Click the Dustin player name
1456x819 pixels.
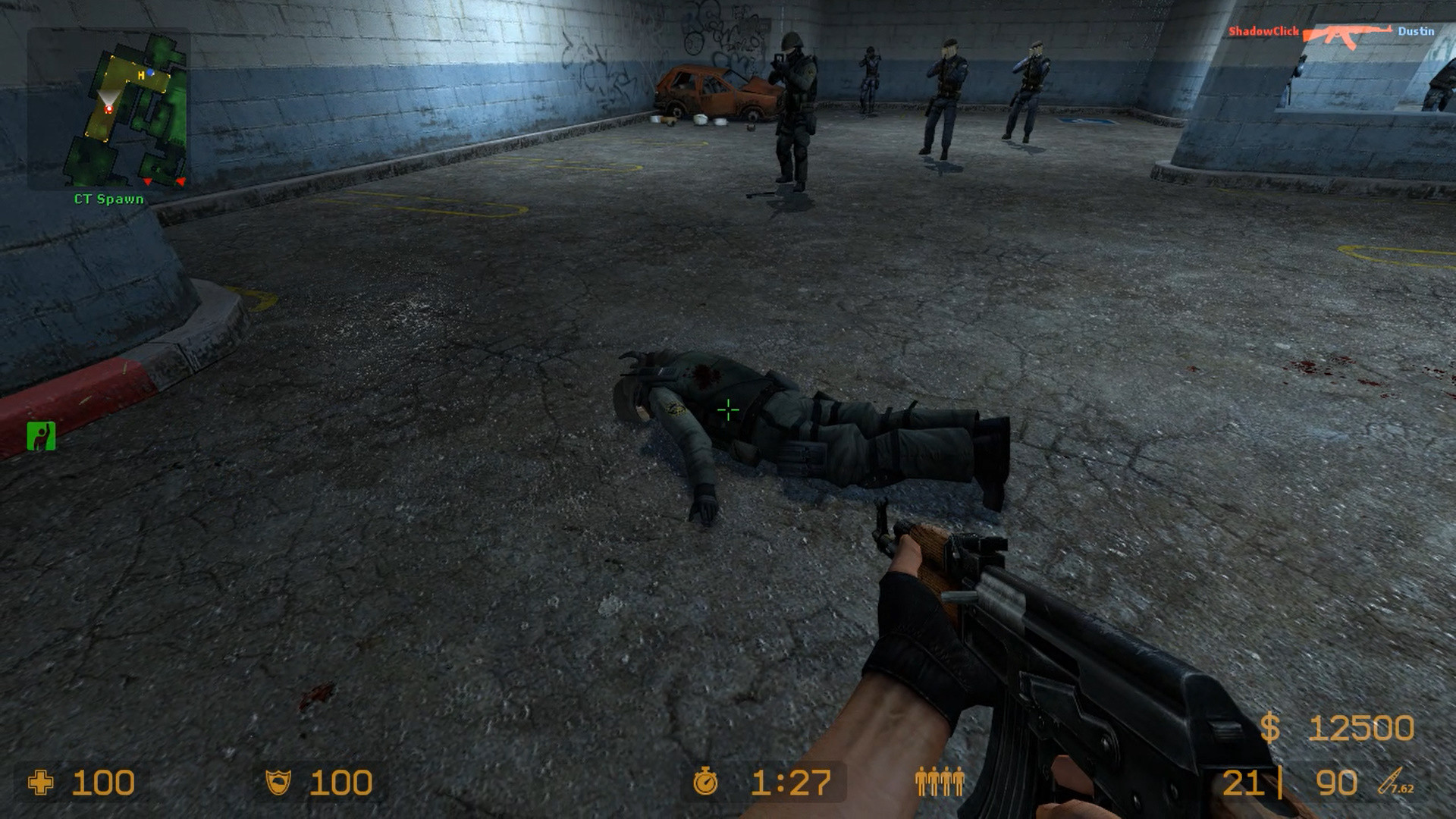[x=1417, y=31]
